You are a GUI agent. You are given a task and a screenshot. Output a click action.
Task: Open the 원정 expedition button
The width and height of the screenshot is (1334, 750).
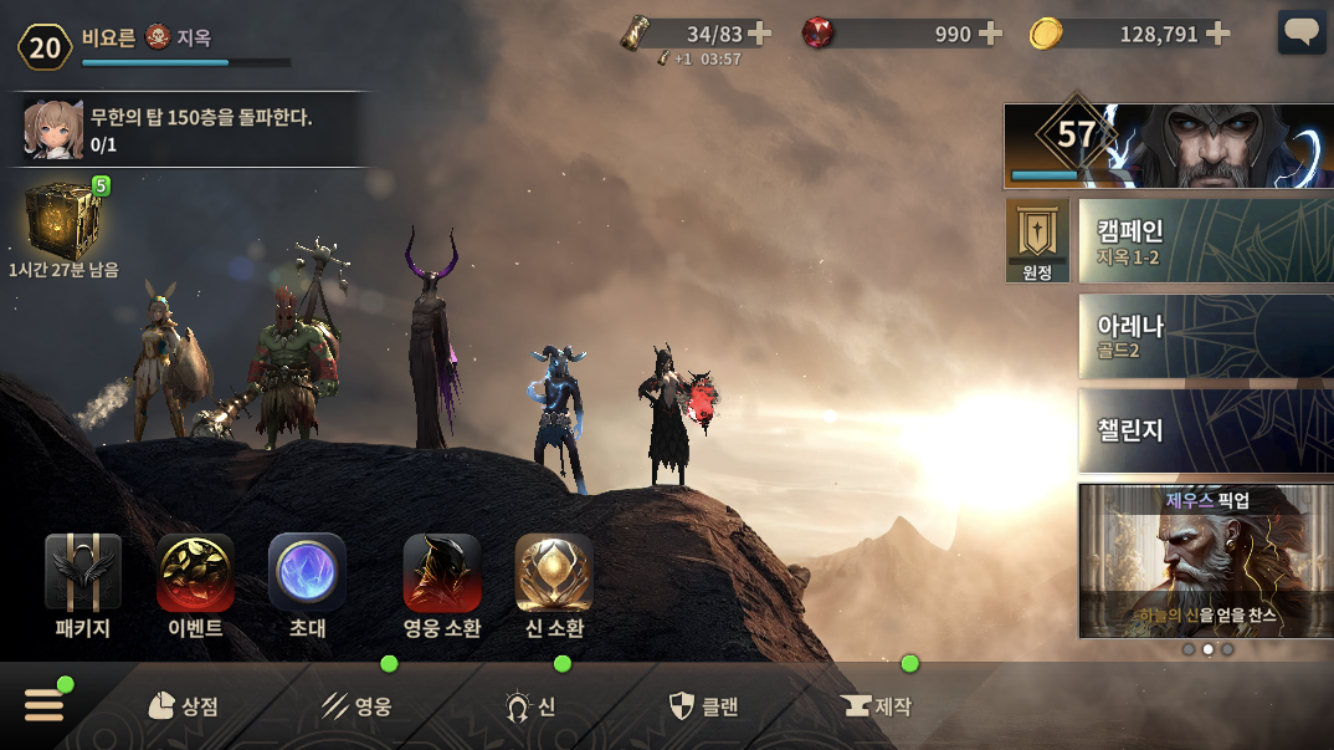[1037, 240]
